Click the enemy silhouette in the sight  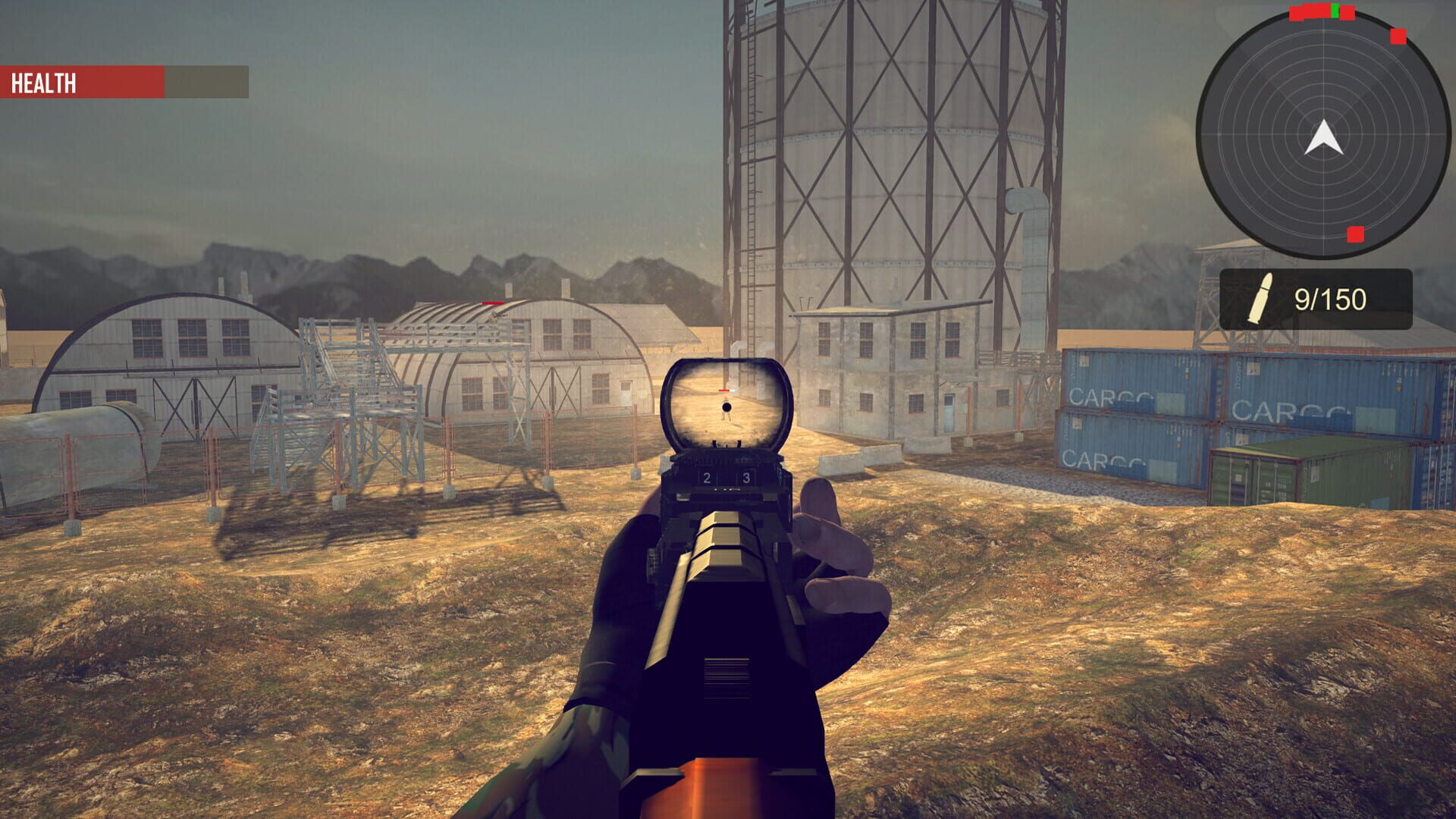726,412
